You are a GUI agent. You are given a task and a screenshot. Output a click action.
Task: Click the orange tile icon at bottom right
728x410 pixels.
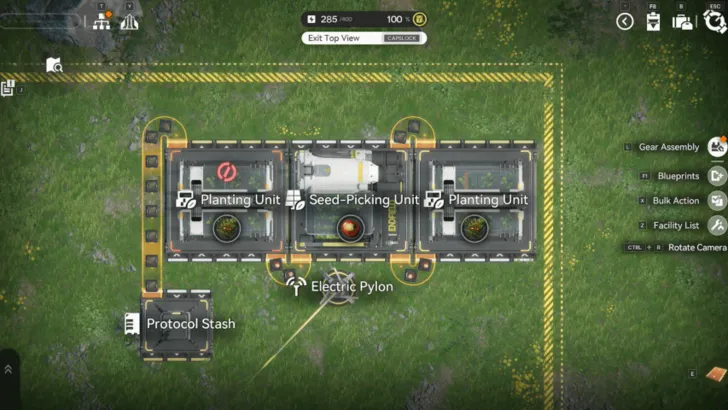[x=714, y=374]
